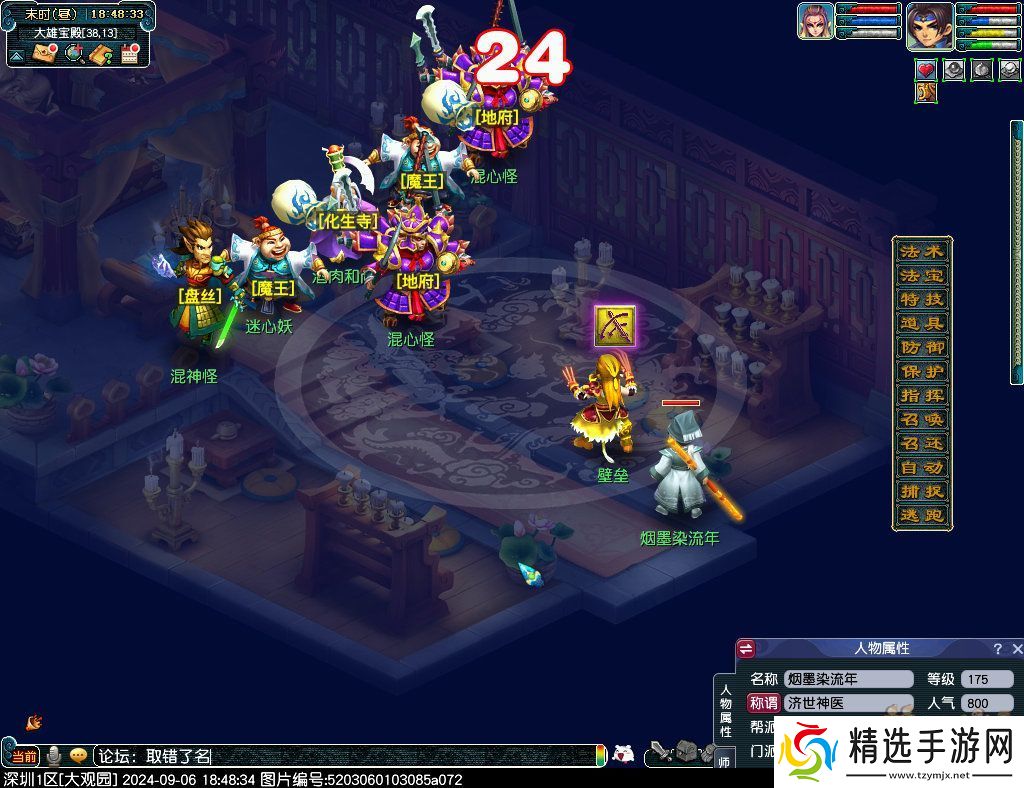Click the 捕捉 capture command
Viewport: 1024px width, 788px height.
coord(921,491)
